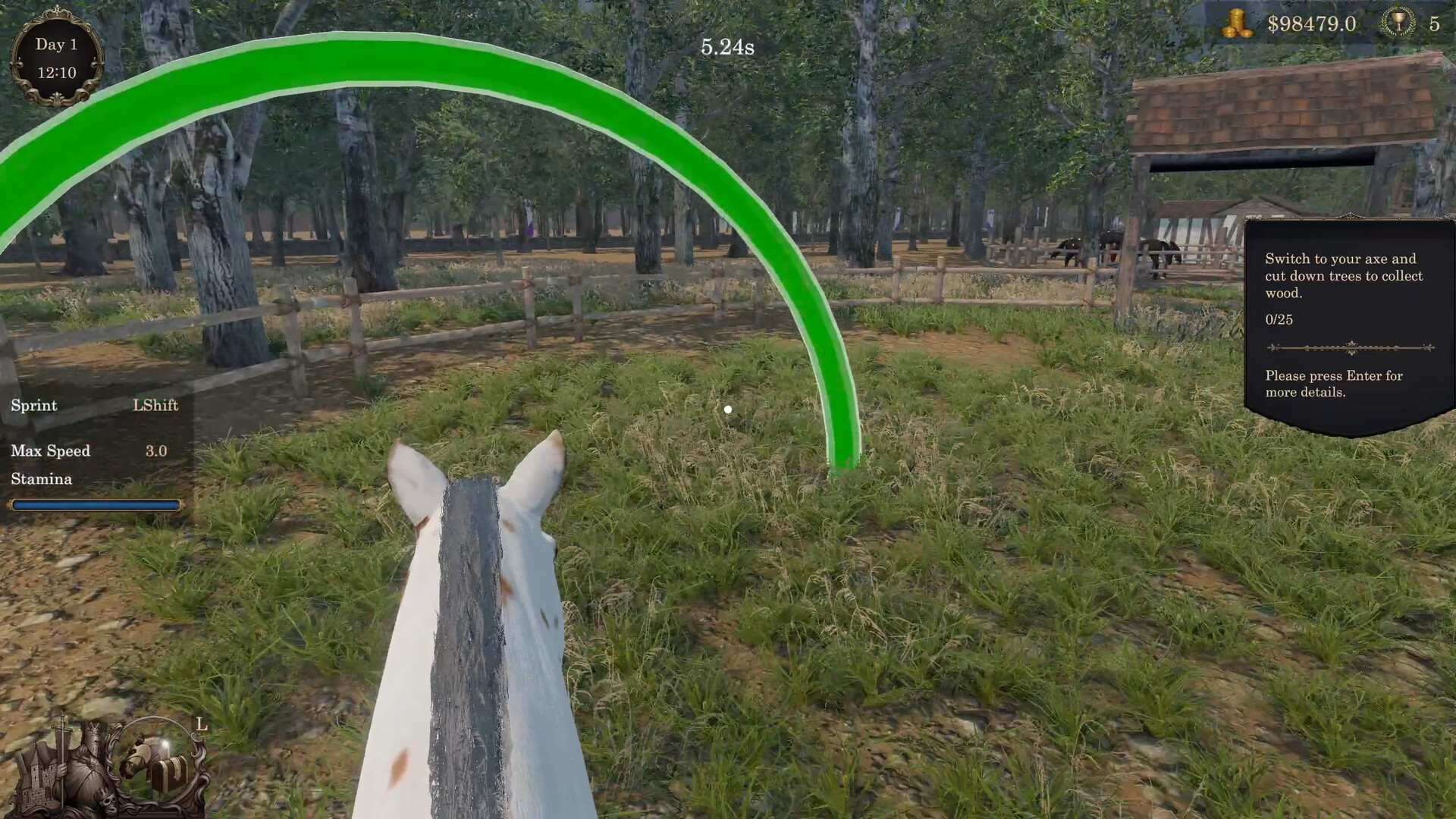Click the white crosshair dot to aim

(728, 409)
